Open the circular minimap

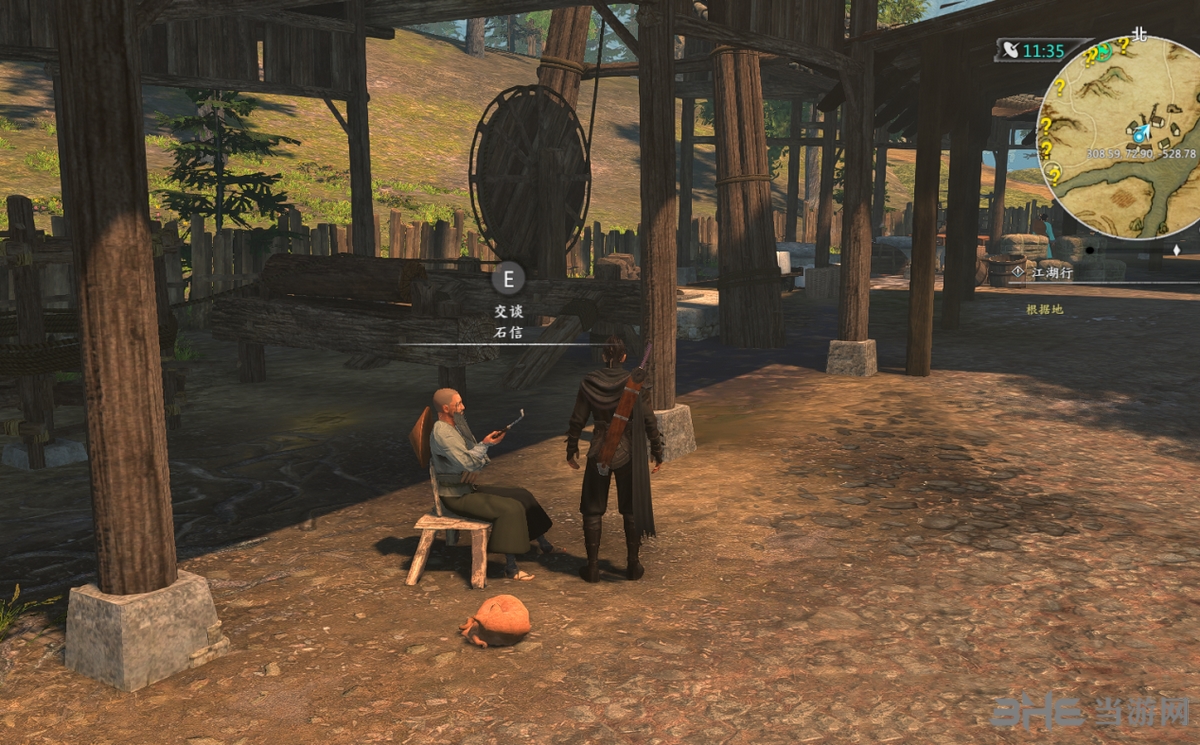(x=1118, y=137)
